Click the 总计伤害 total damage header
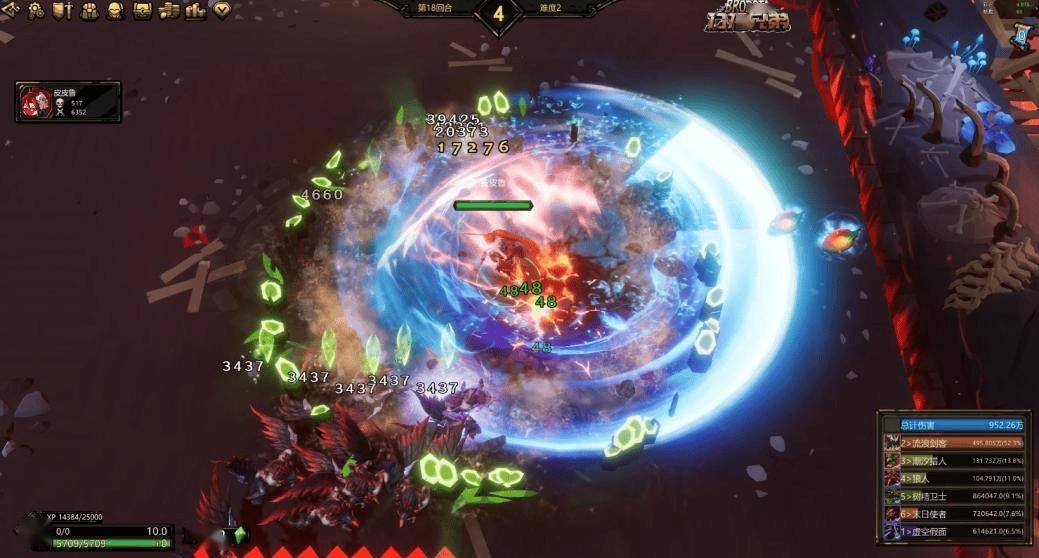 click(946, 424)
